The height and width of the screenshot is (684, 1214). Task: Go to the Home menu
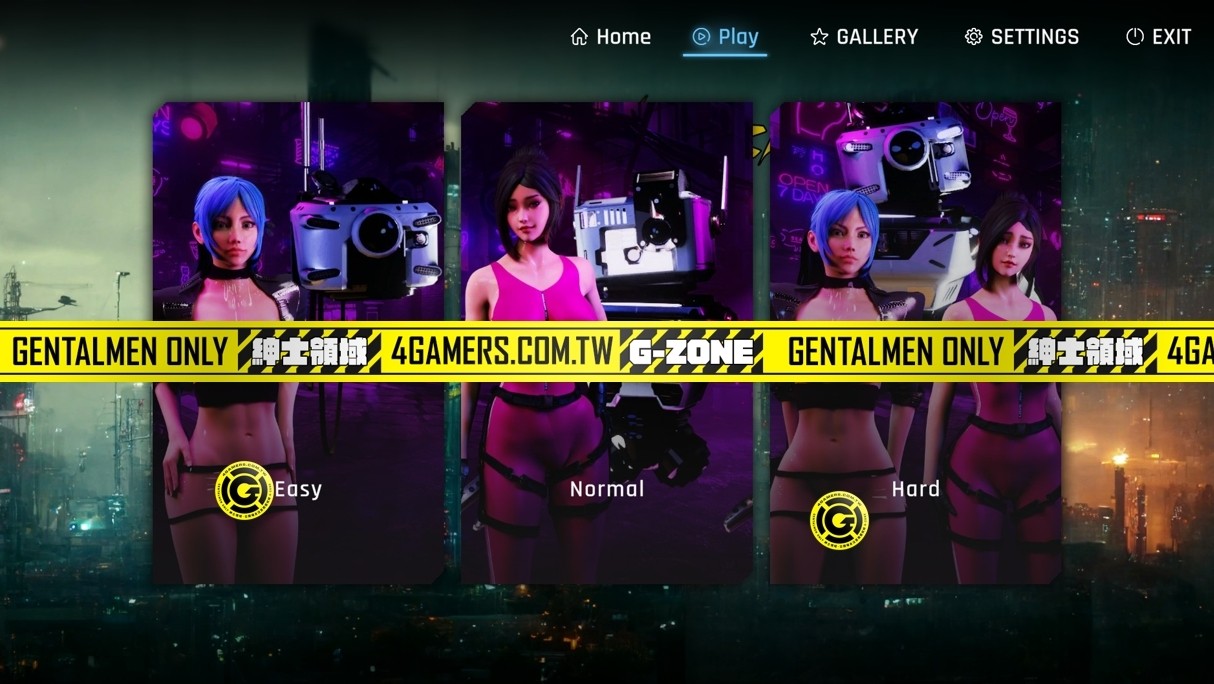[610, 37]
